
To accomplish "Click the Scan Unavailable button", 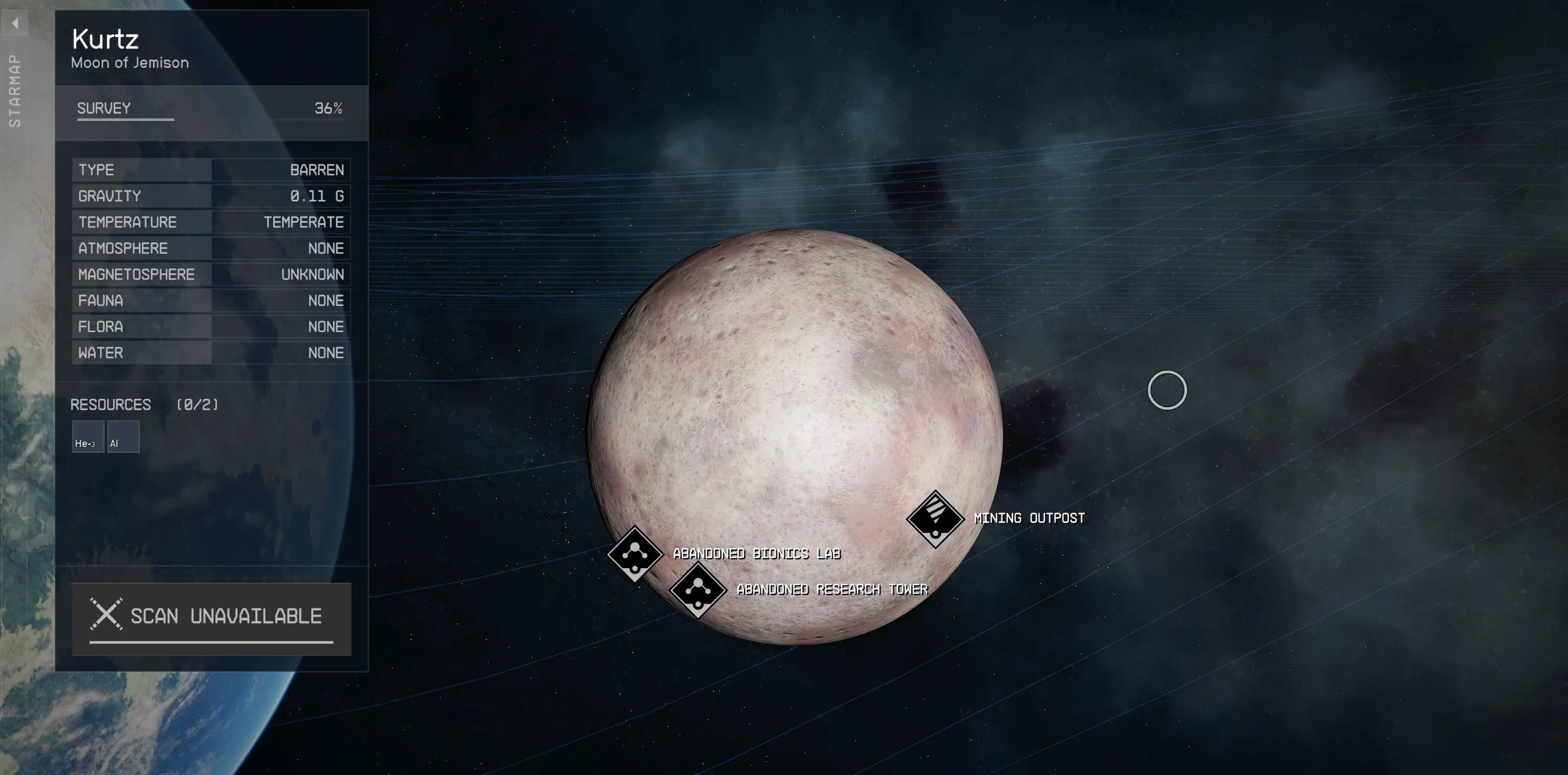I will [x=211, y=618].
